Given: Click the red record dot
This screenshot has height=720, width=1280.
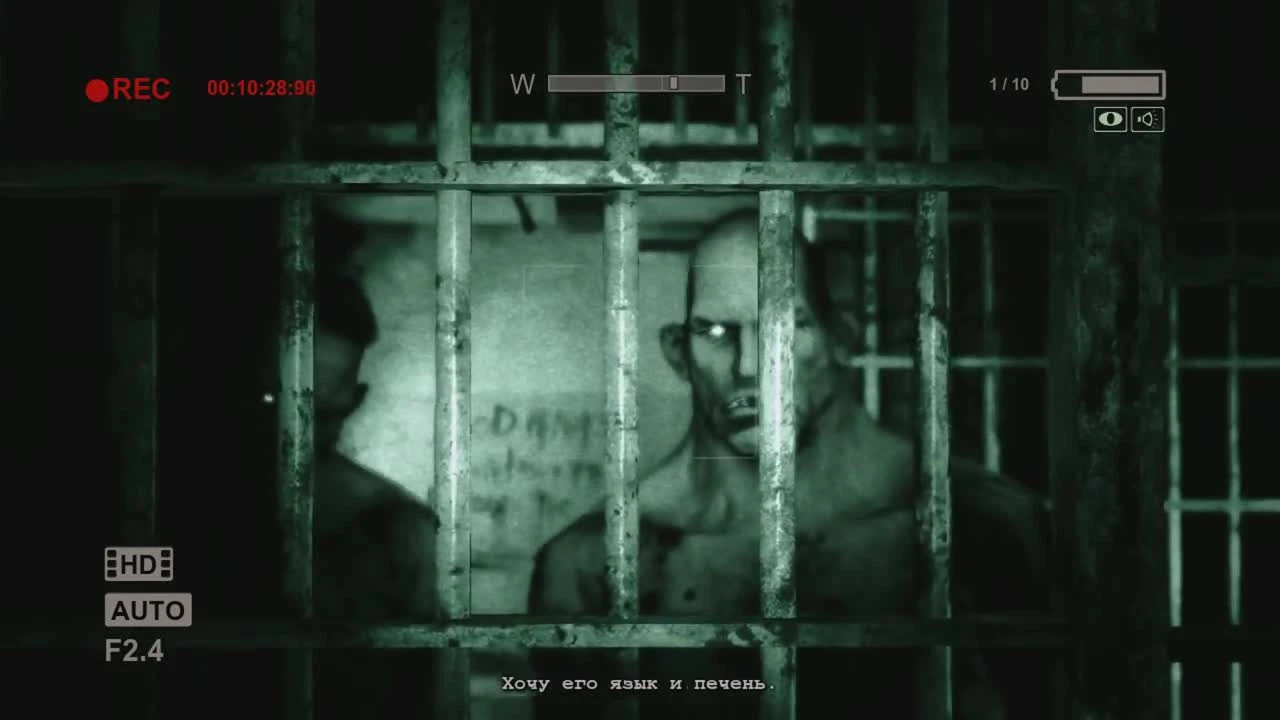Looking at the screenshot, I should [x=97, y=89].
